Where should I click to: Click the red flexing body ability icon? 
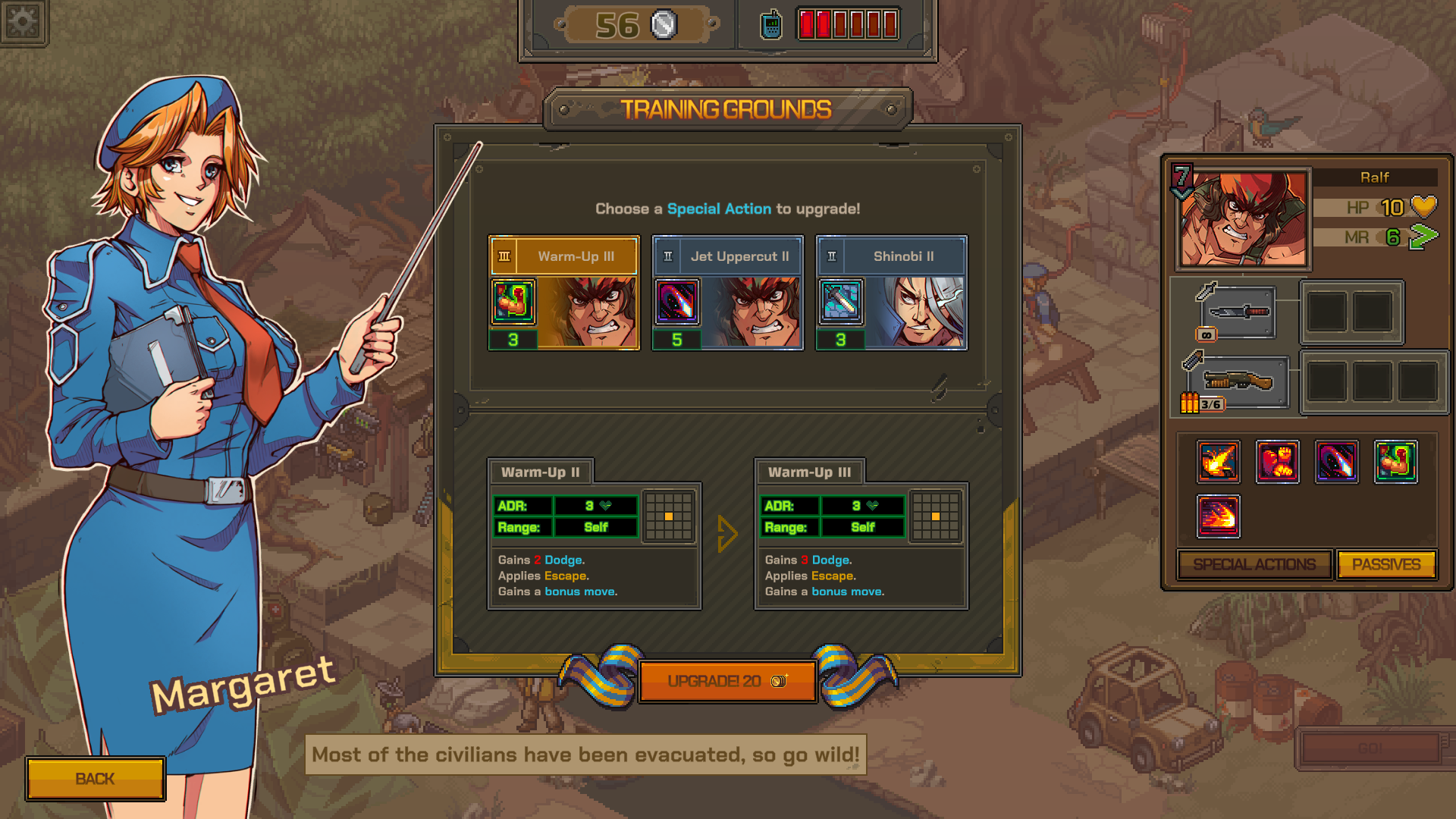tap(1277, 461)
